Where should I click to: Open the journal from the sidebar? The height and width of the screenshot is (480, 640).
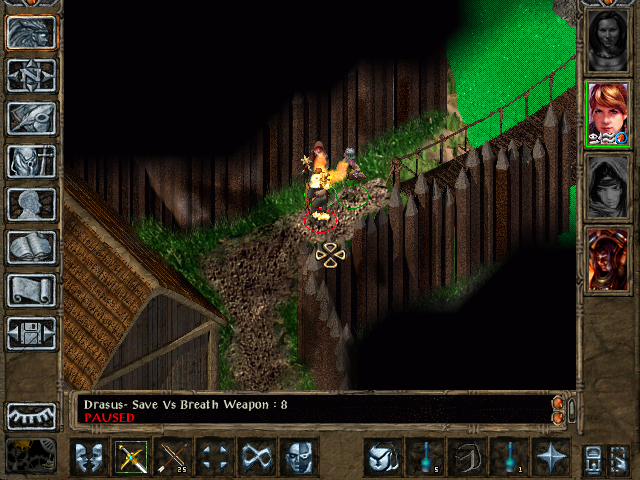pos(31,118)
